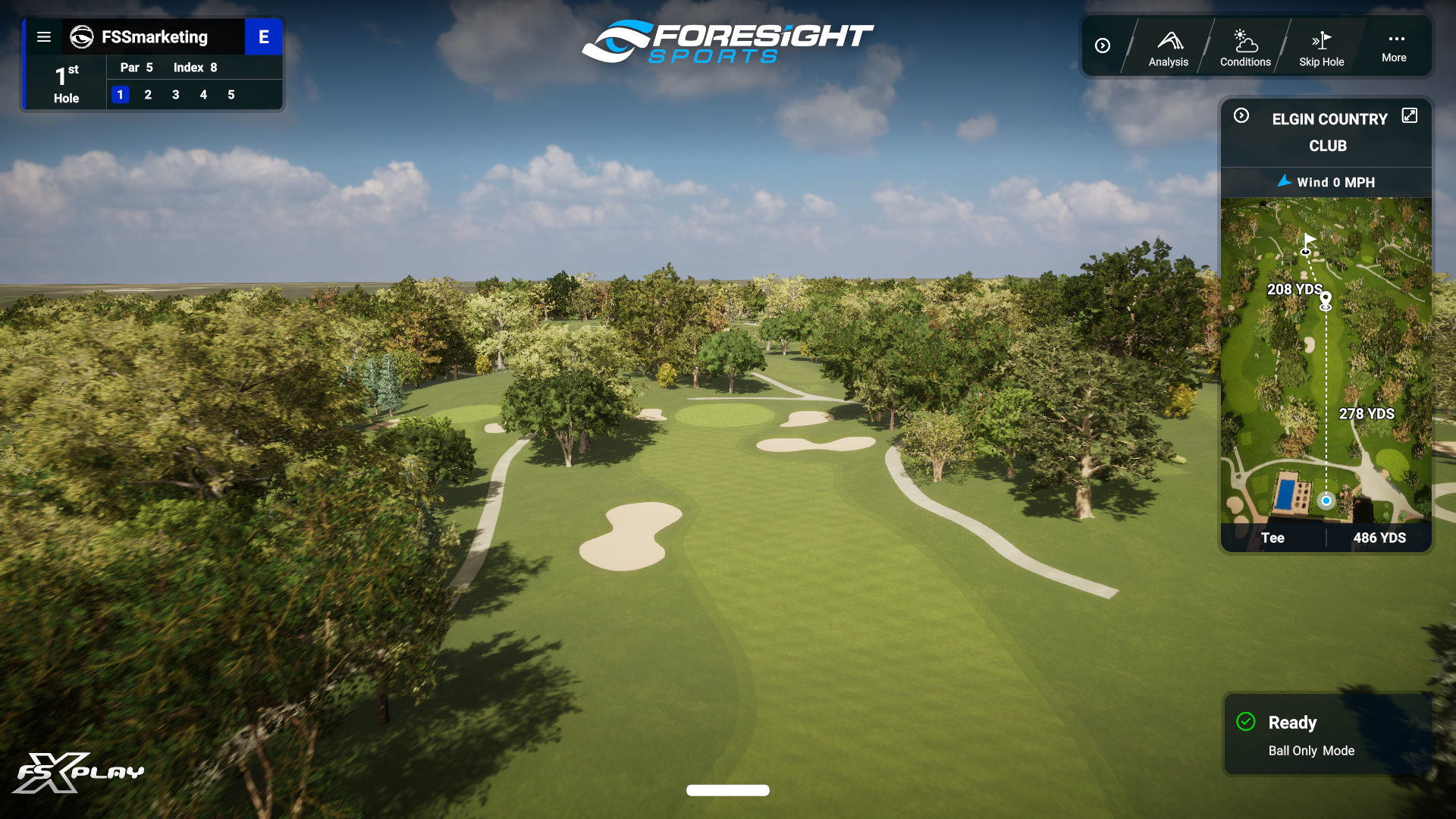Click the 278 YDS distance marker on minimap
The height and width of the screenshot is (819, 1456).
point(1367,414)
